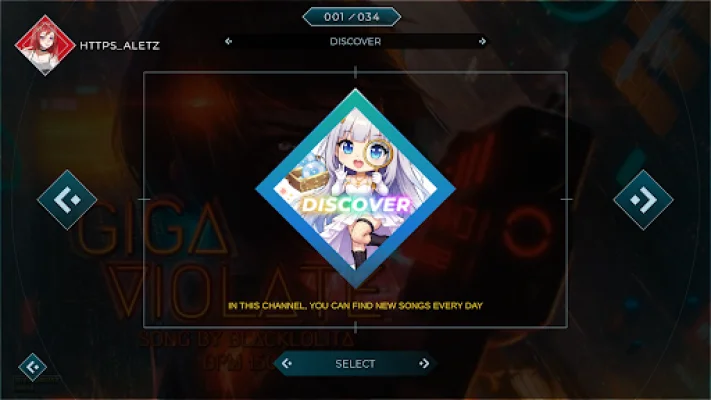This screenshot has height=400, width=711.
Task: Click the right arrow beside the Discover title
Action: coord(482,42)
